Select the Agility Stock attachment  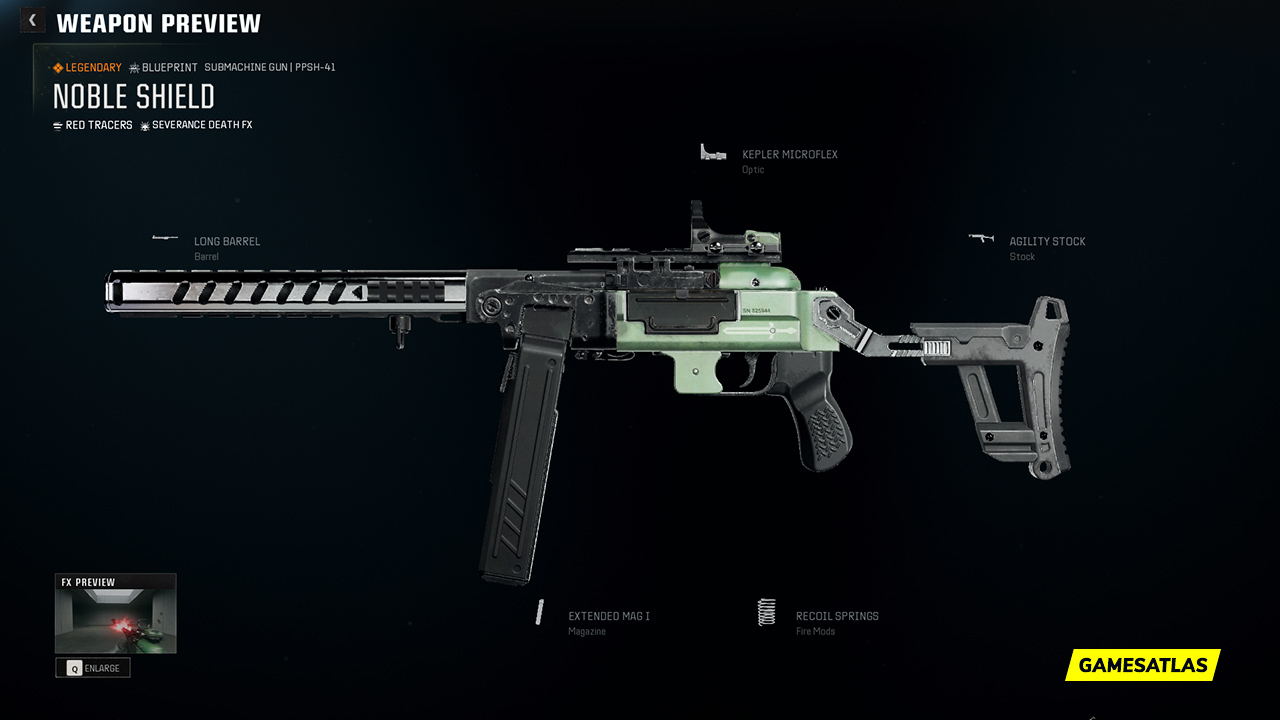pyautogui.click(x=1046, y=242)
